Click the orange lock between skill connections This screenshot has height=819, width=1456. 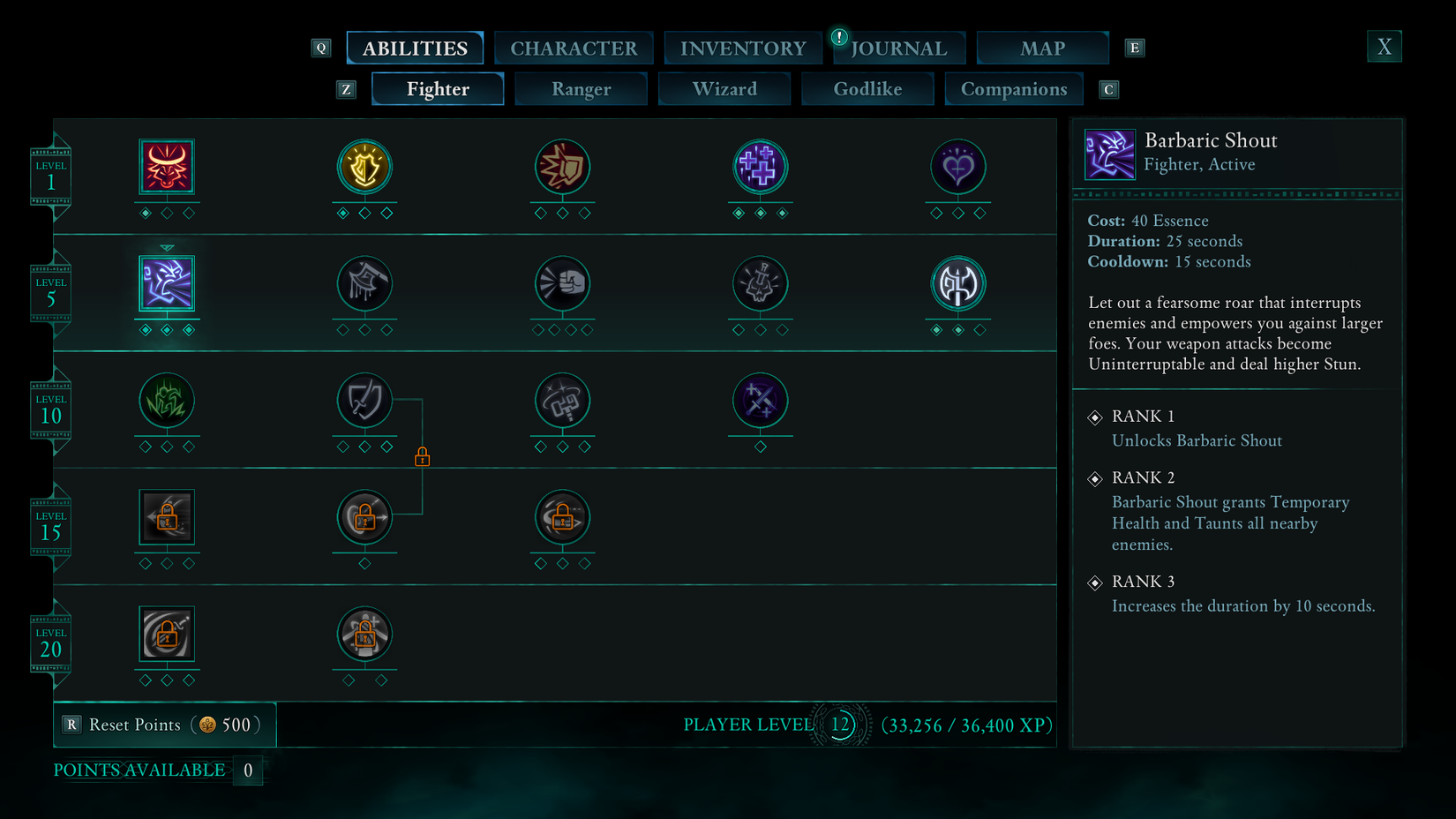pyautogui.click(x=423, y=456)
